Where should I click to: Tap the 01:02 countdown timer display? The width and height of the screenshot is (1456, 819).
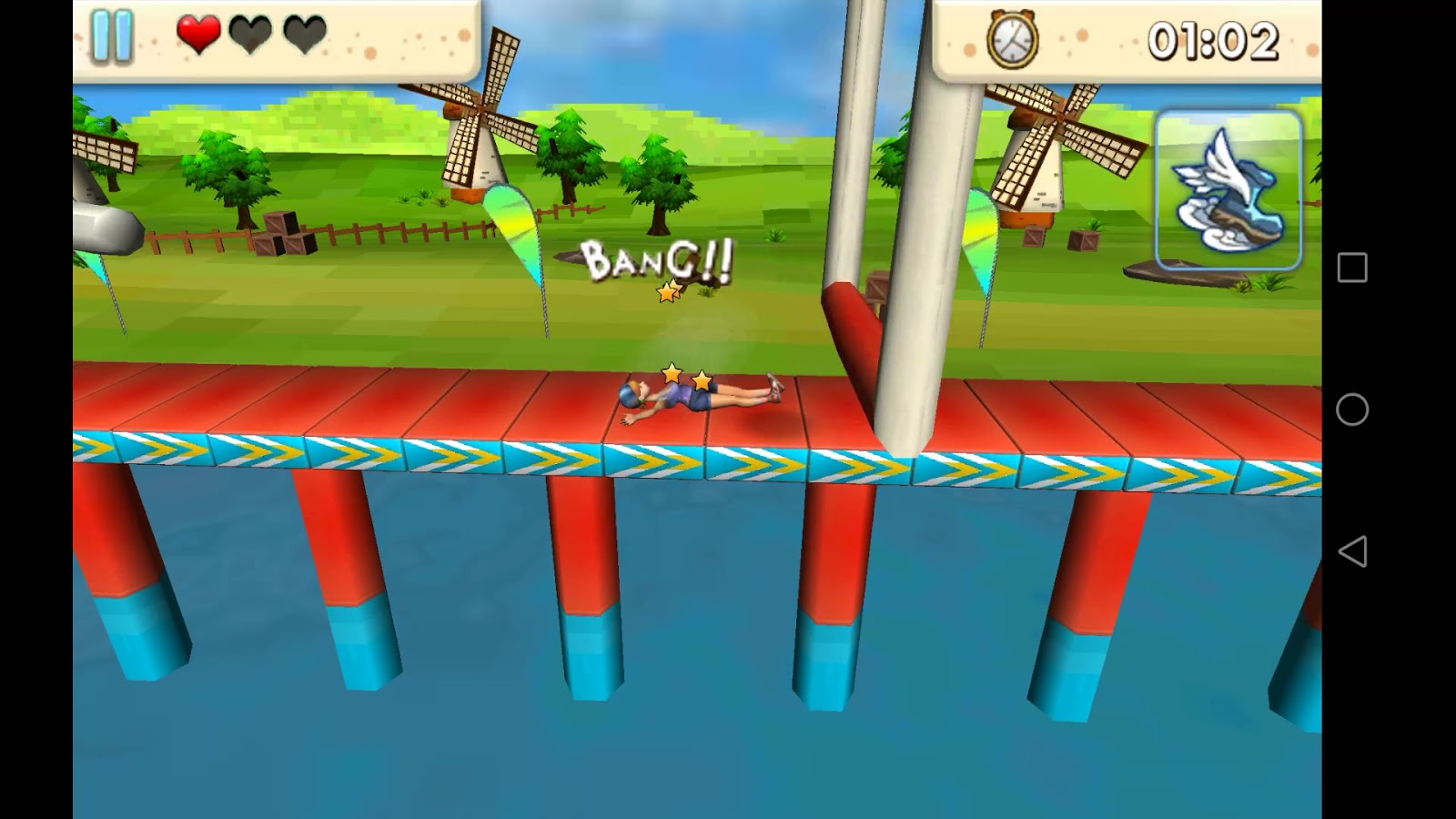(x=1215, y=38)
